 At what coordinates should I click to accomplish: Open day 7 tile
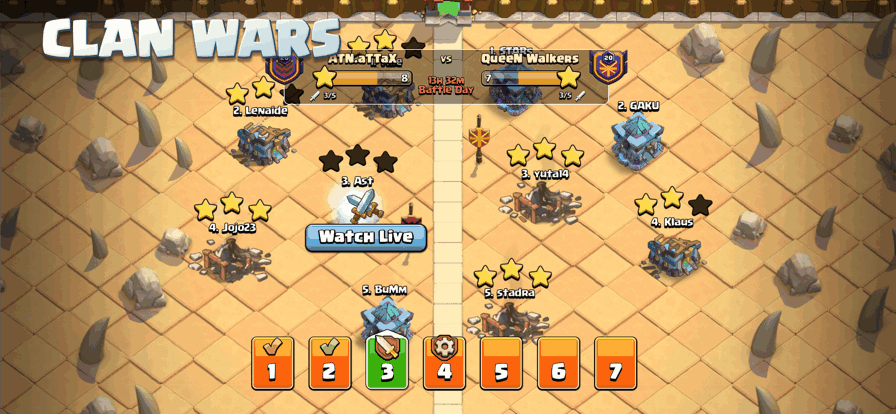(x=615, y=364)
